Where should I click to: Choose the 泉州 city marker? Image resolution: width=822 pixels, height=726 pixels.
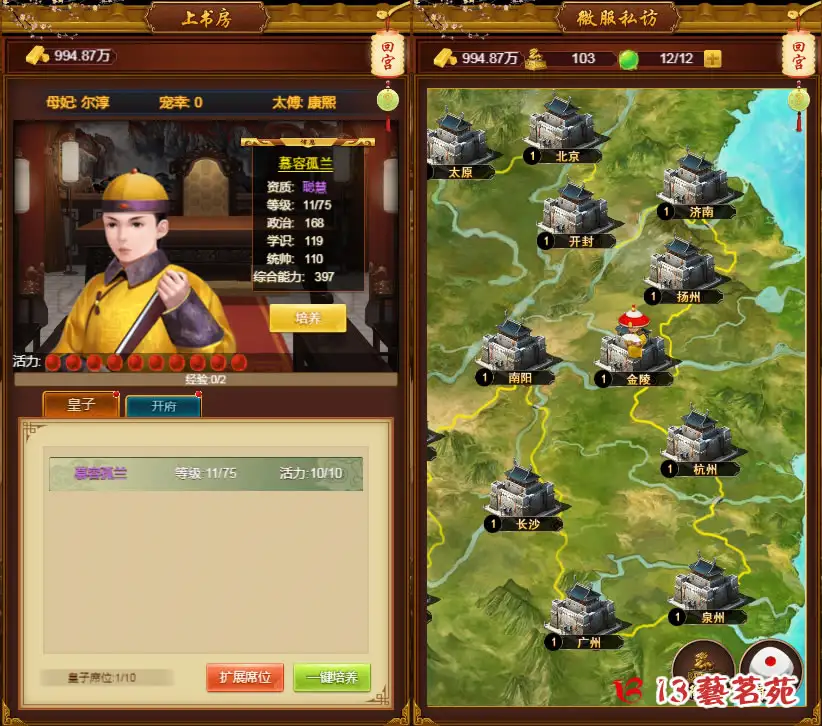tap(706, 592)
